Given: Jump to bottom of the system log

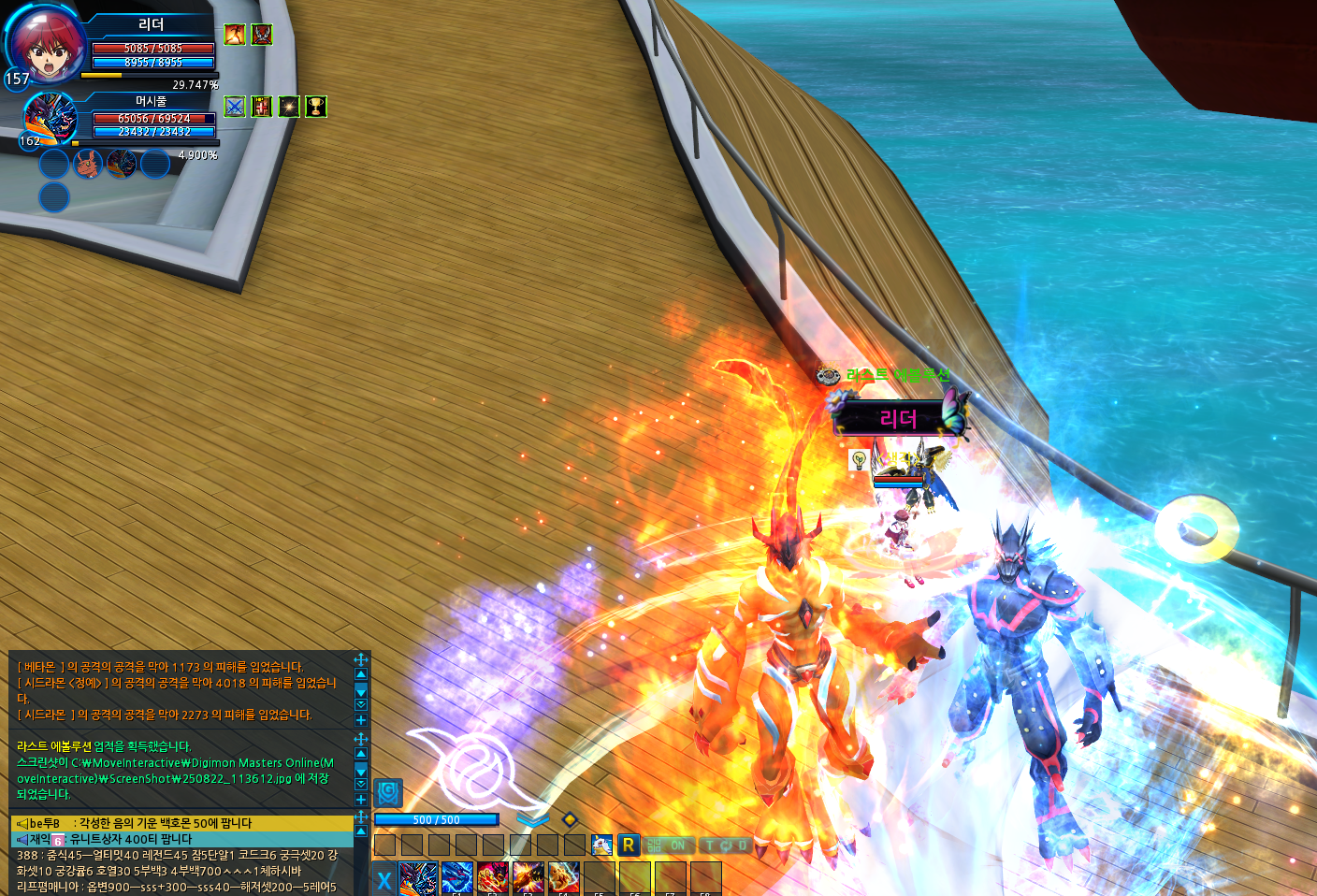Looking at the screenshot, I should tap(361, 784).
